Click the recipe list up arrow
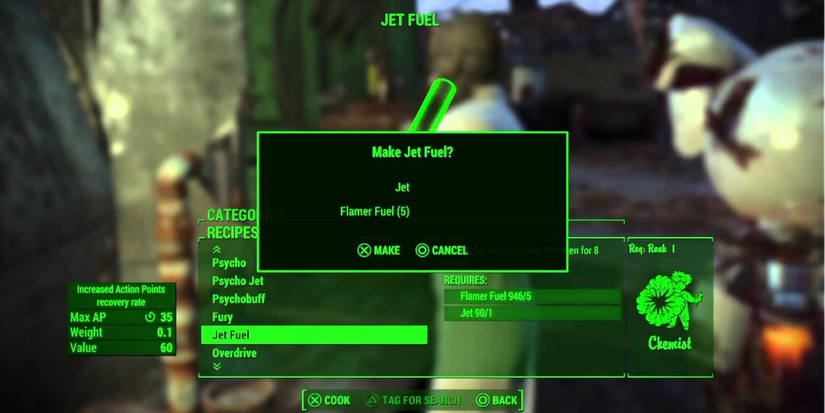Viewport: 825px width, 413px height. point(216,249)
